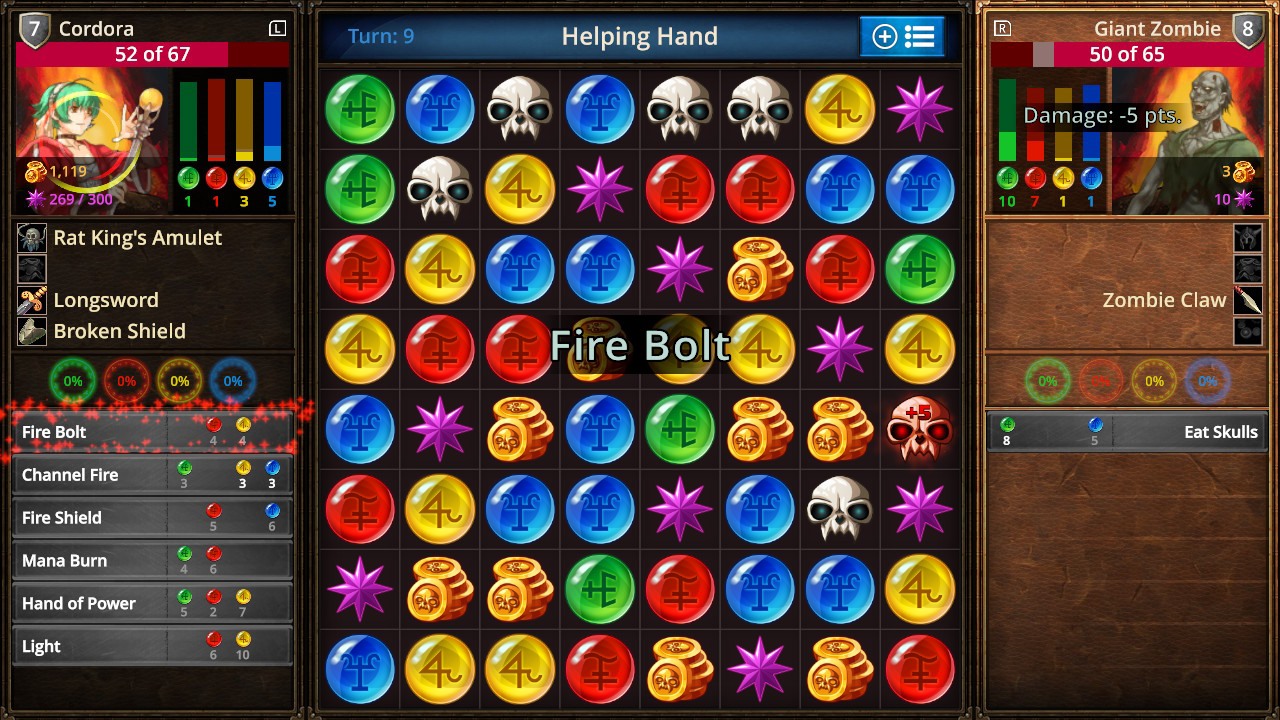Click a white skull gem on the board
The image size is (1280, 720).
tap(519, 108)
